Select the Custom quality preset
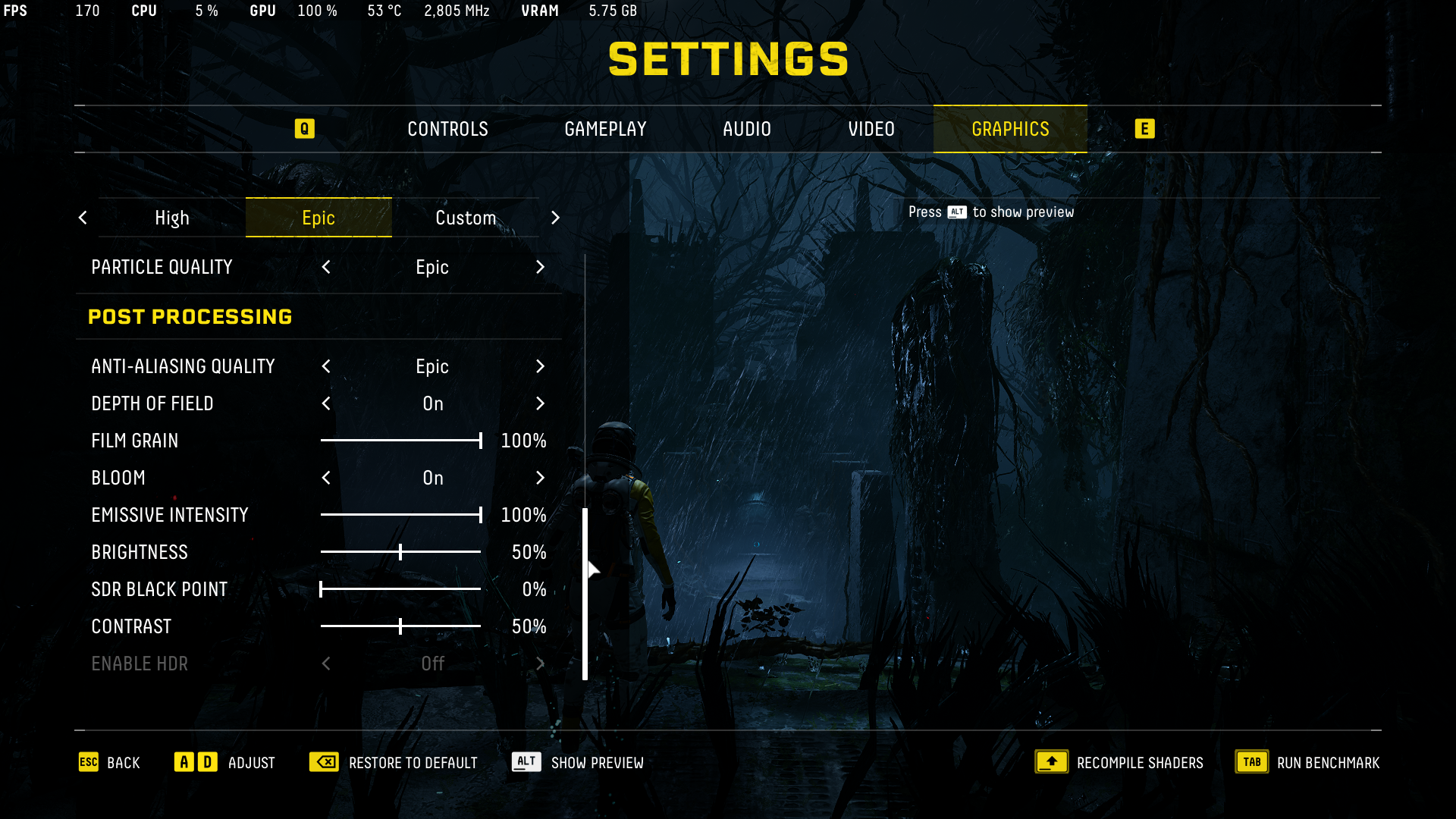 (466, 218)
